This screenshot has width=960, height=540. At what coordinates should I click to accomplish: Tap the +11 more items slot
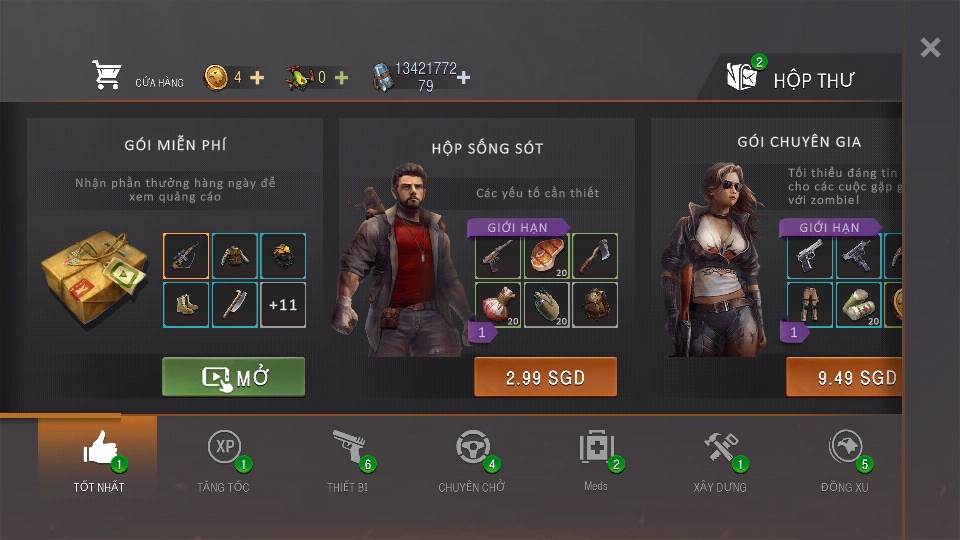coord(283,305)
